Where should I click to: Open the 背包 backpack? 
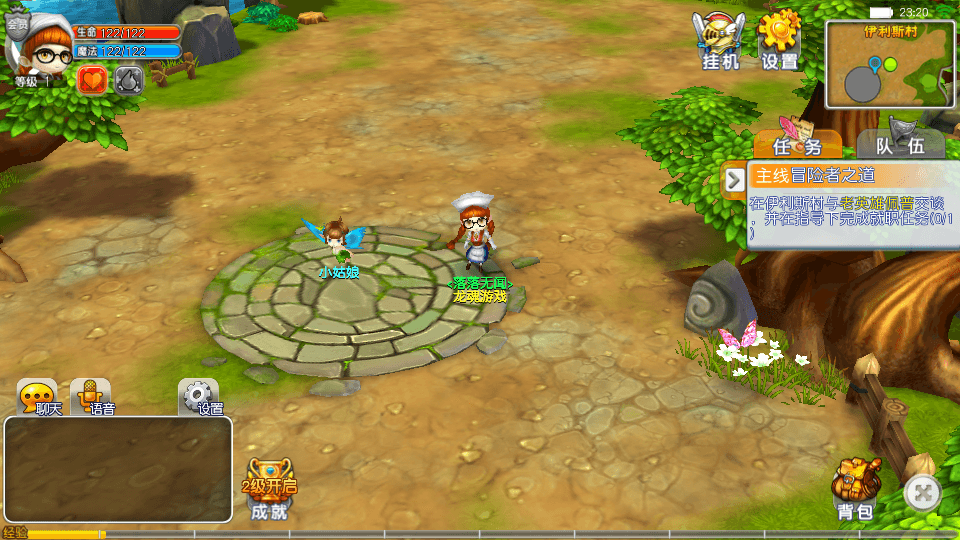click(x=855, y=490)
